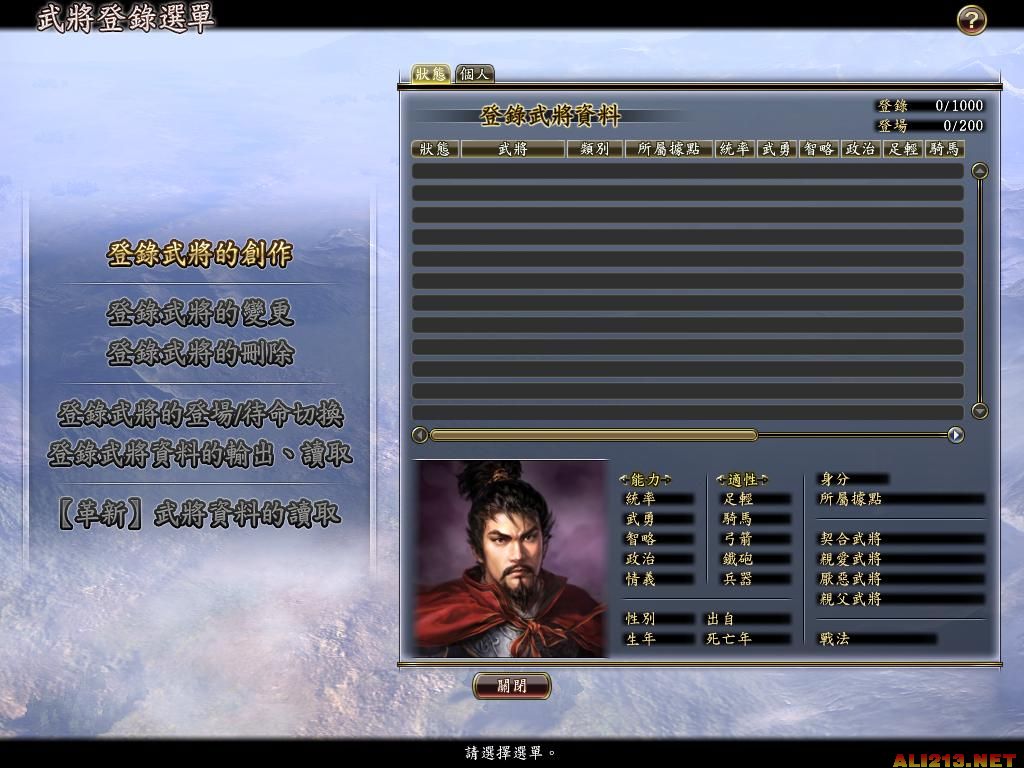Click the horizontal scroll right arrow

(x=956, y=435)
